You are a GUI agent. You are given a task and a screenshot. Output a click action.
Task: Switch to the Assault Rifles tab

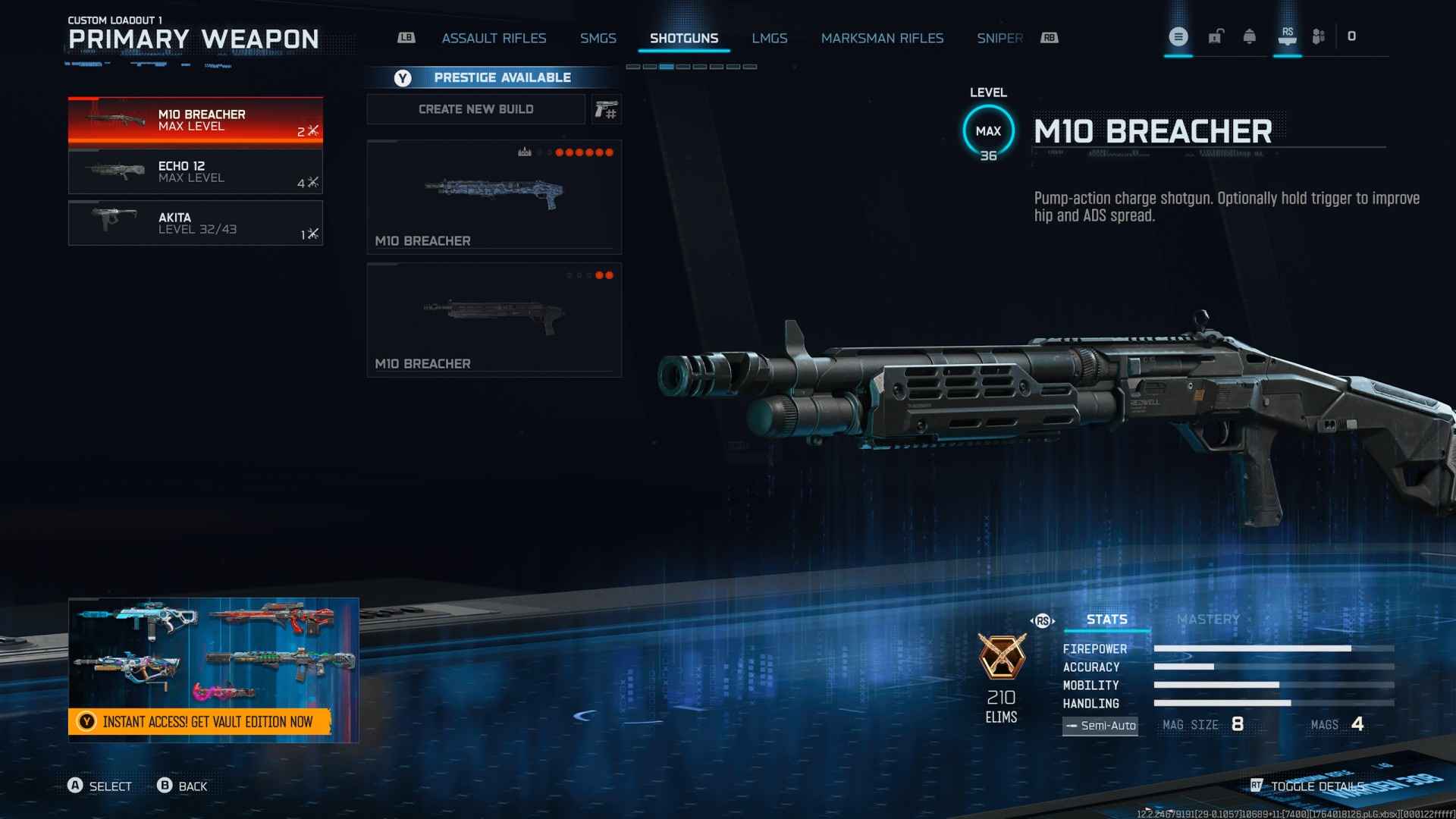click(494, 38)
